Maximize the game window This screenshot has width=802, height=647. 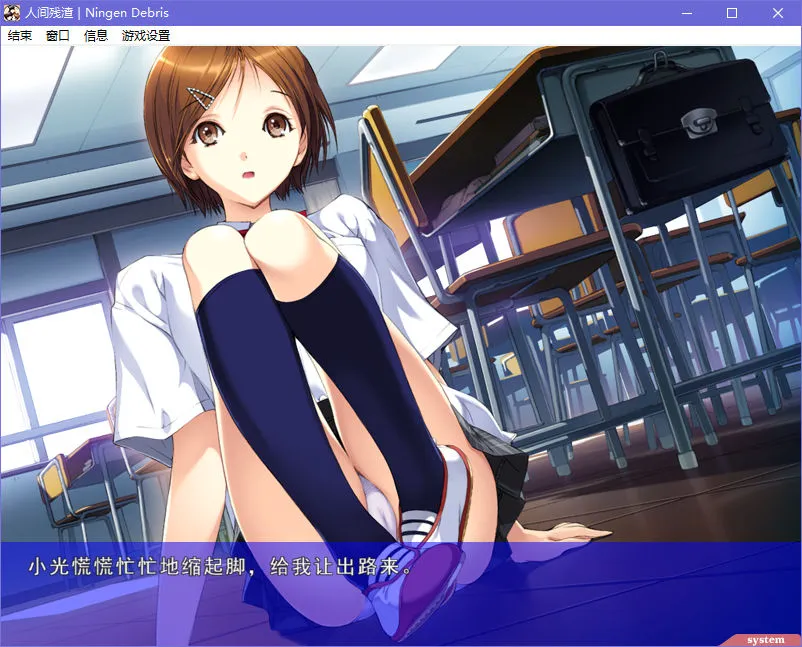(x=732, y=13)
